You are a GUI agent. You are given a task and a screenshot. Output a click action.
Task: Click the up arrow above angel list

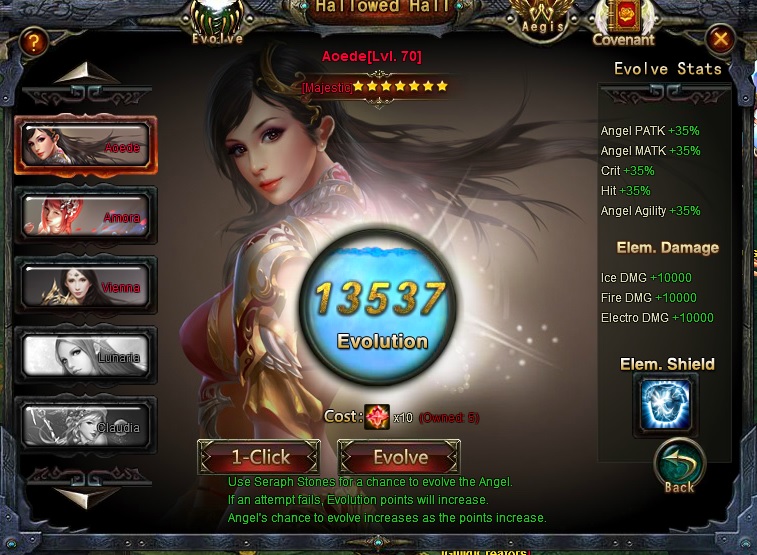(86, 75)
